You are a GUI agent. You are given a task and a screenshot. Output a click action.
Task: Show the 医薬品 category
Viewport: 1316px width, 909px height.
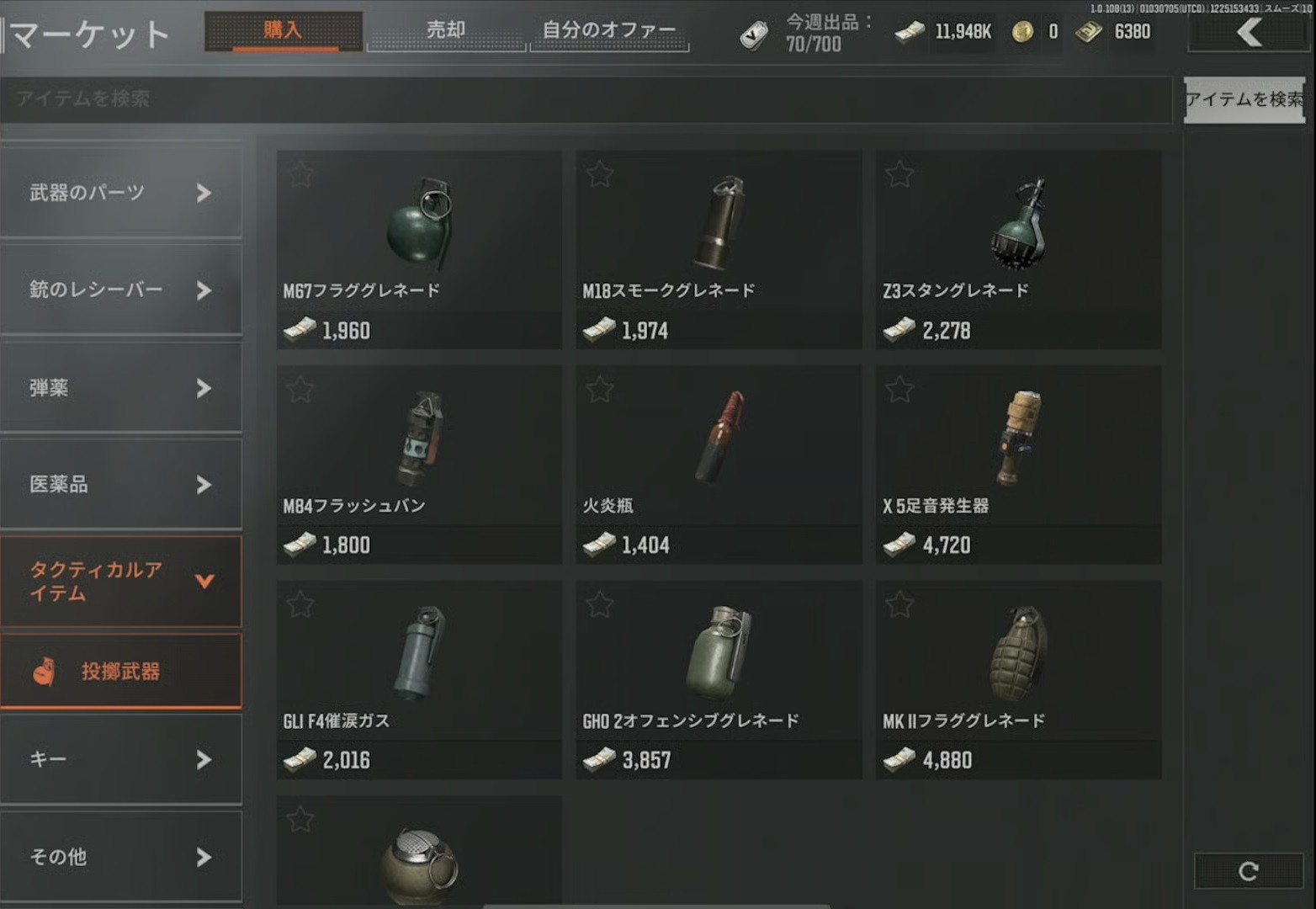pyautogui.click(x=121, y=485)
